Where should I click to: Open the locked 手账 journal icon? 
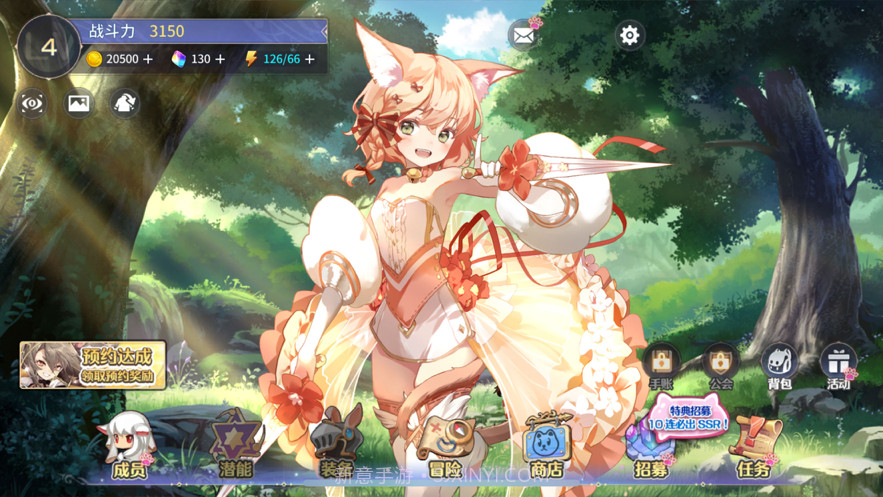661,366
